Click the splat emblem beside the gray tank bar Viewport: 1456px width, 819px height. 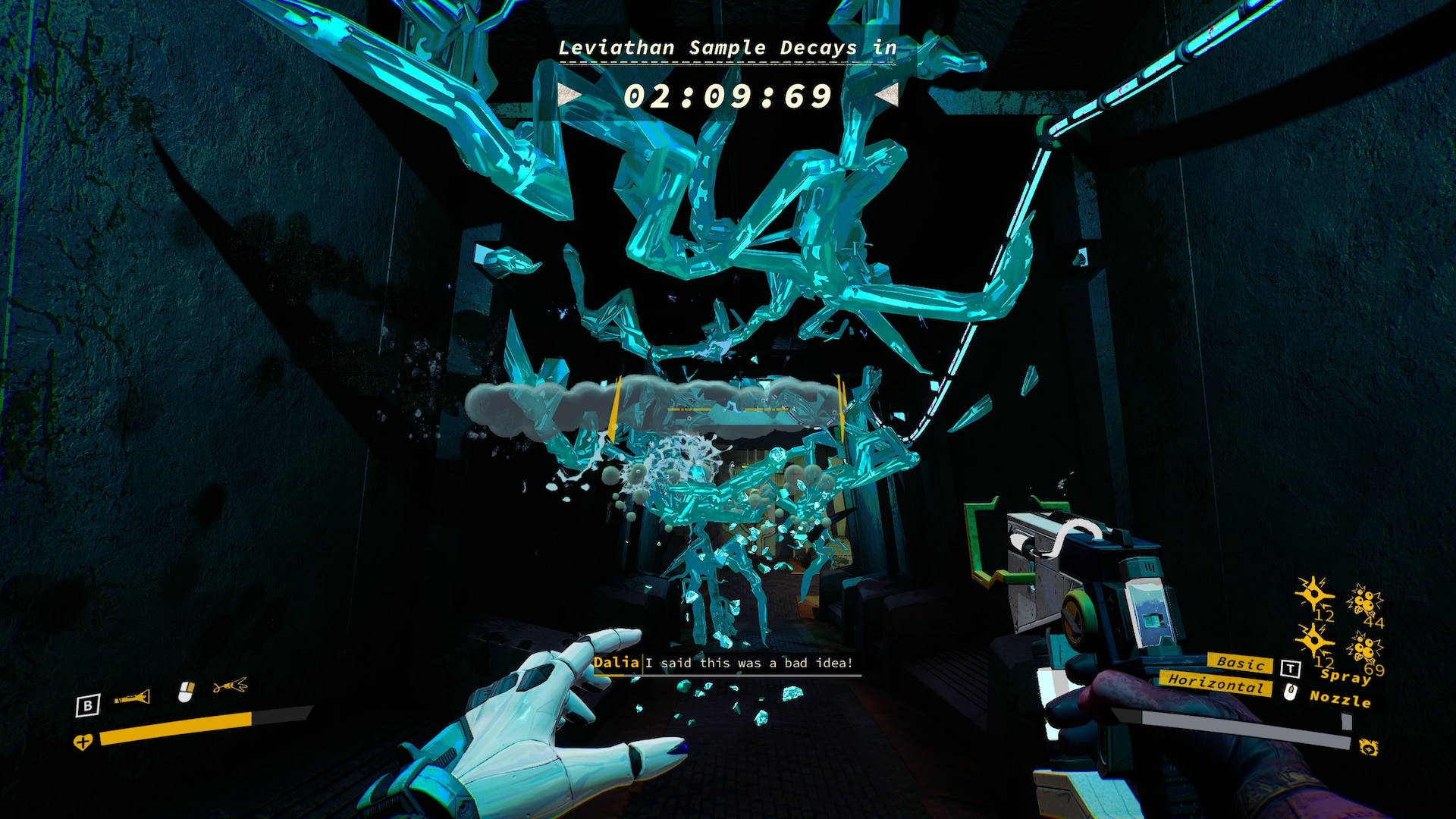[x=1369, y=748]
